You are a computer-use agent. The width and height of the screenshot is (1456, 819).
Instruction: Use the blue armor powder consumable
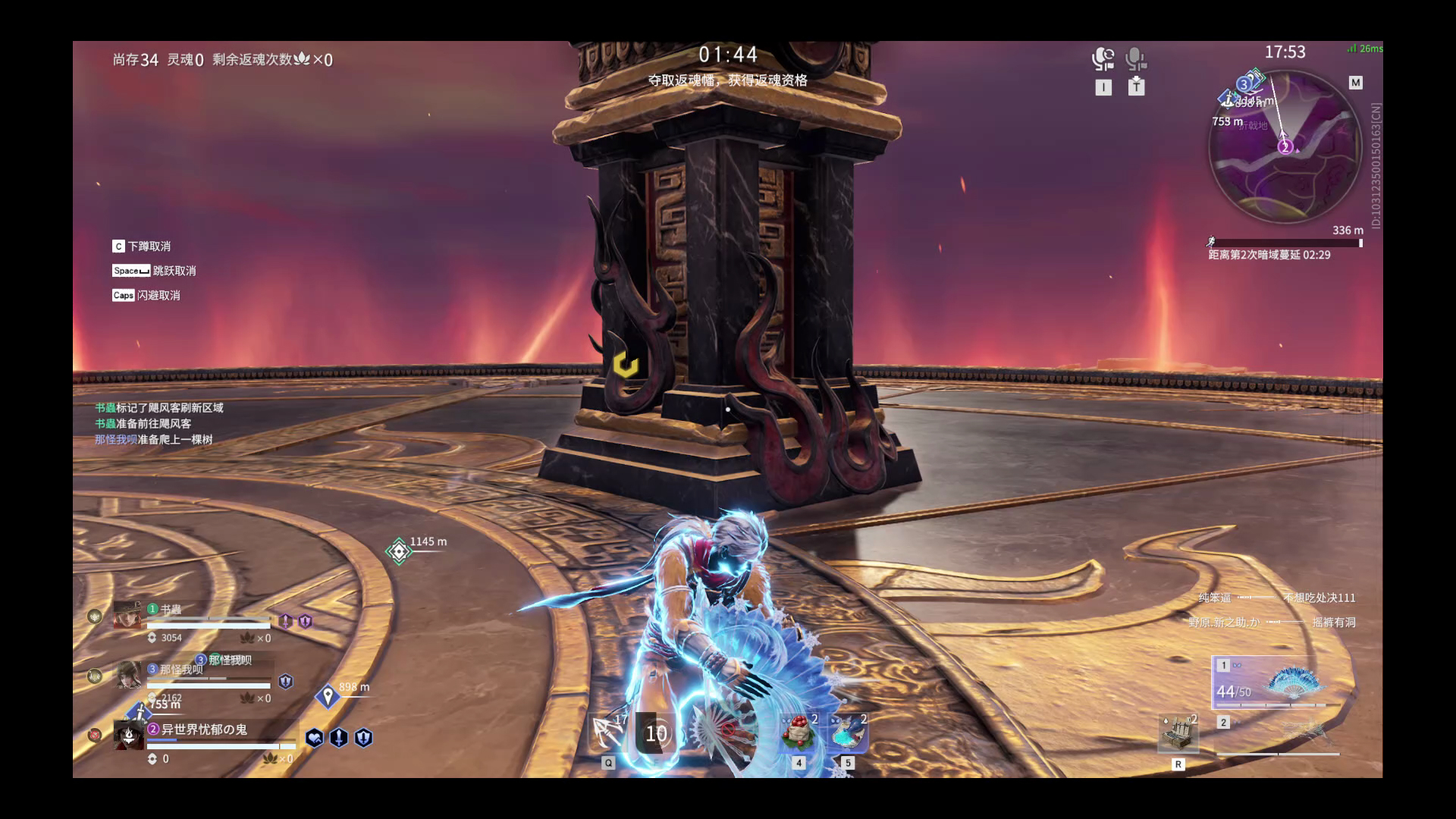pos(848,733)
